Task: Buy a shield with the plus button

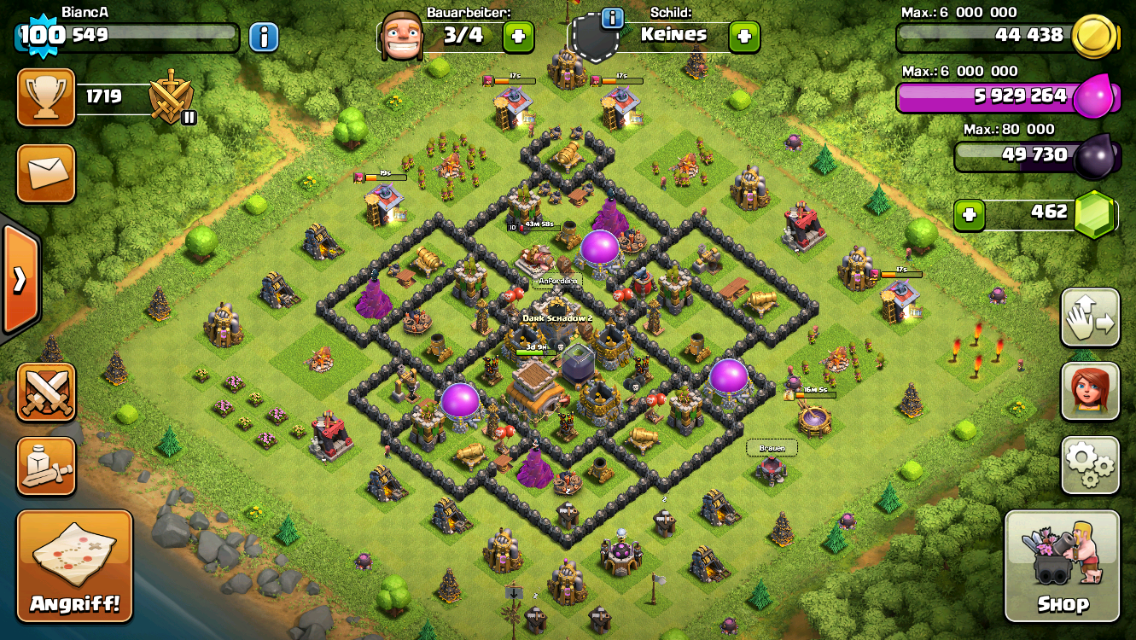Action: coord(744,37)
